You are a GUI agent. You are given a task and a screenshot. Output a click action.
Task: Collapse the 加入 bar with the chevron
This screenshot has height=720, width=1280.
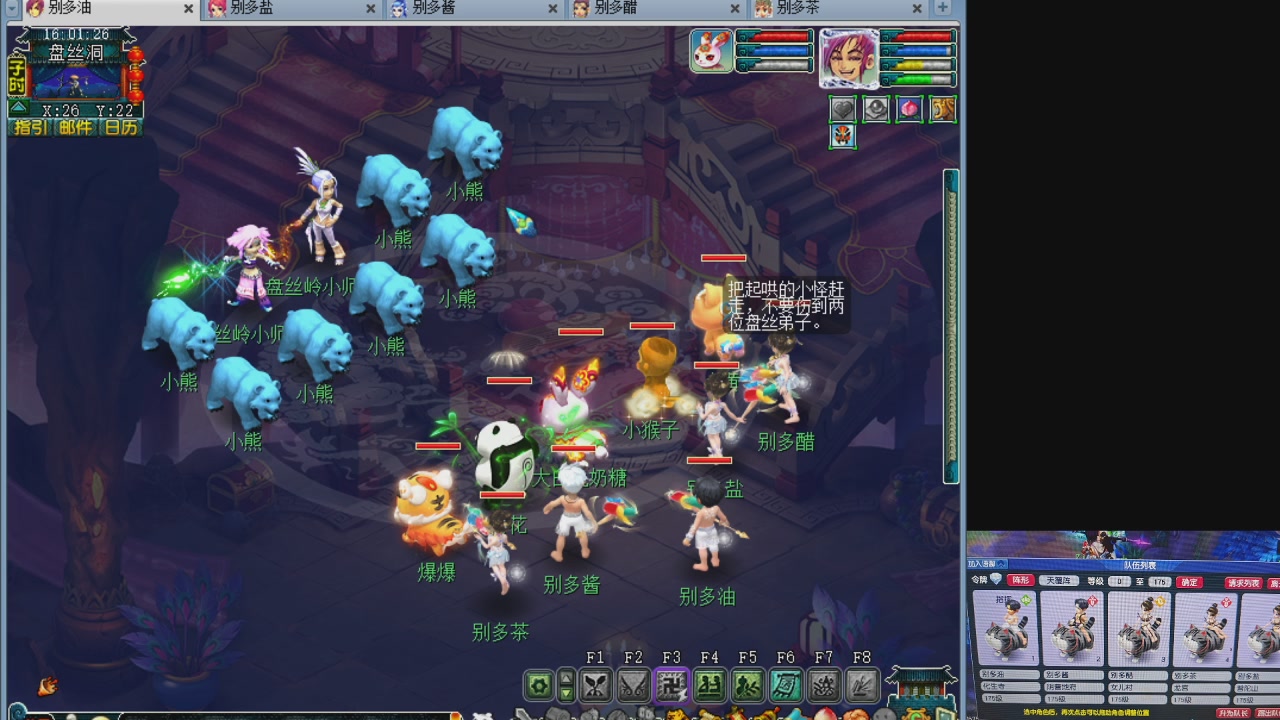pyautogui.click(x=1000, y=562)
